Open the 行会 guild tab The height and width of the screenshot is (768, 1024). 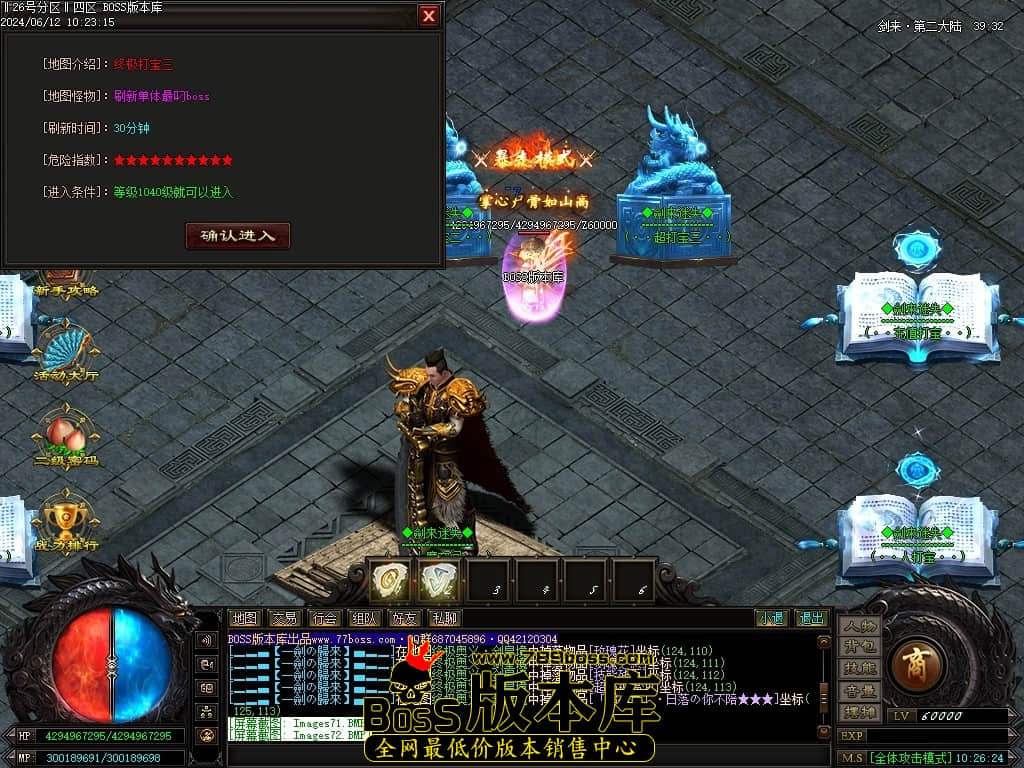click(324, 619)
